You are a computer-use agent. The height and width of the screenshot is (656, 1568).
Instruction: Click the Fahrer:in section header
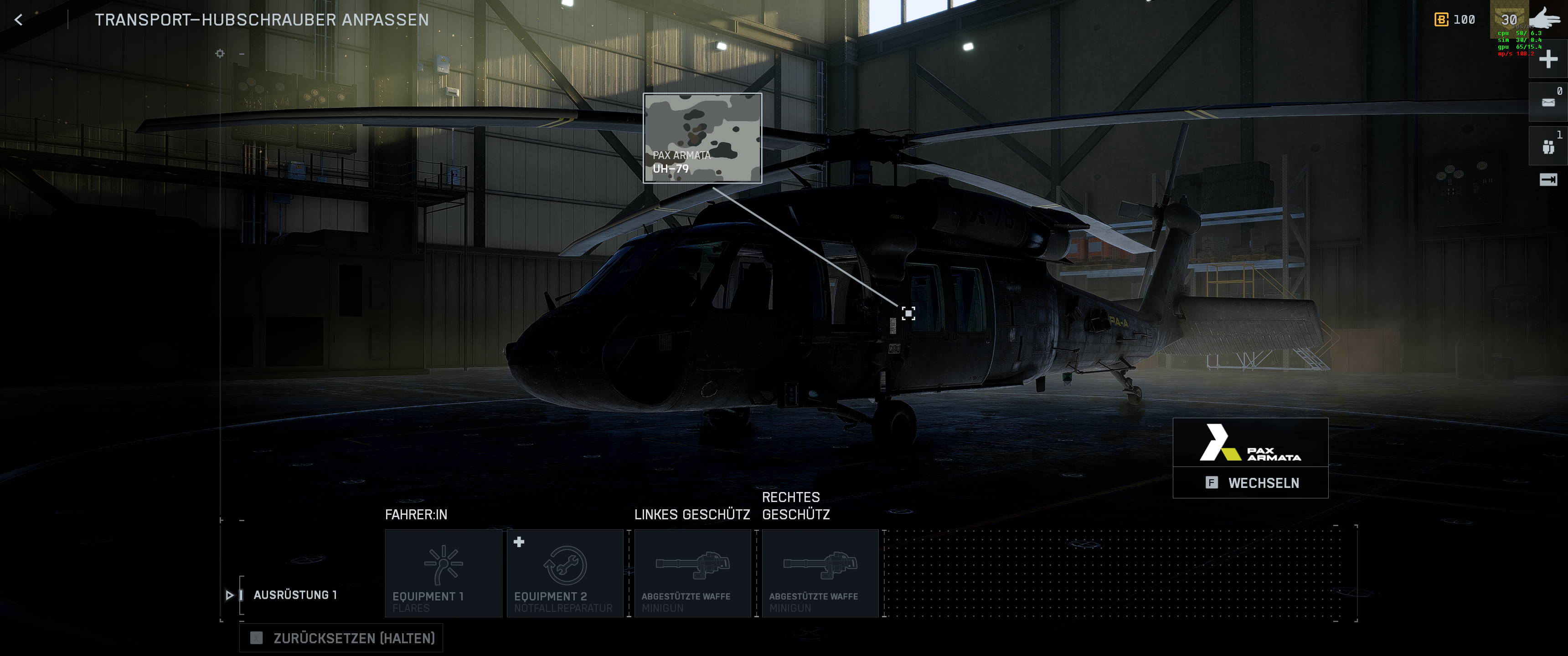pyautogui.click(x=415, y=514)
